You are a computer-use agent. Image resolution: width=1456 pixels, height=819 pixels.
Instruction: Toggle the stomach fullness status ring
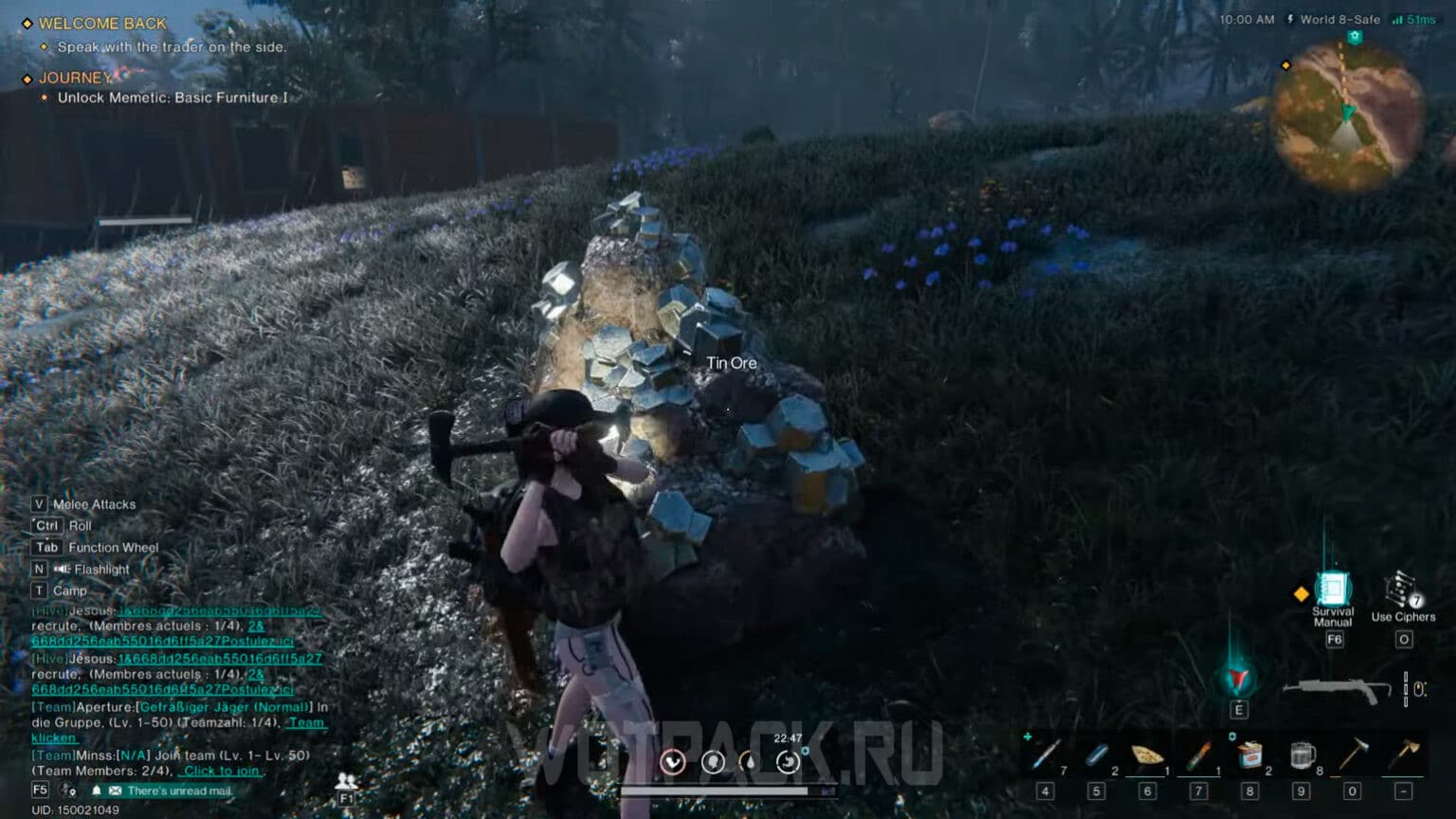[x=788, y=761]
